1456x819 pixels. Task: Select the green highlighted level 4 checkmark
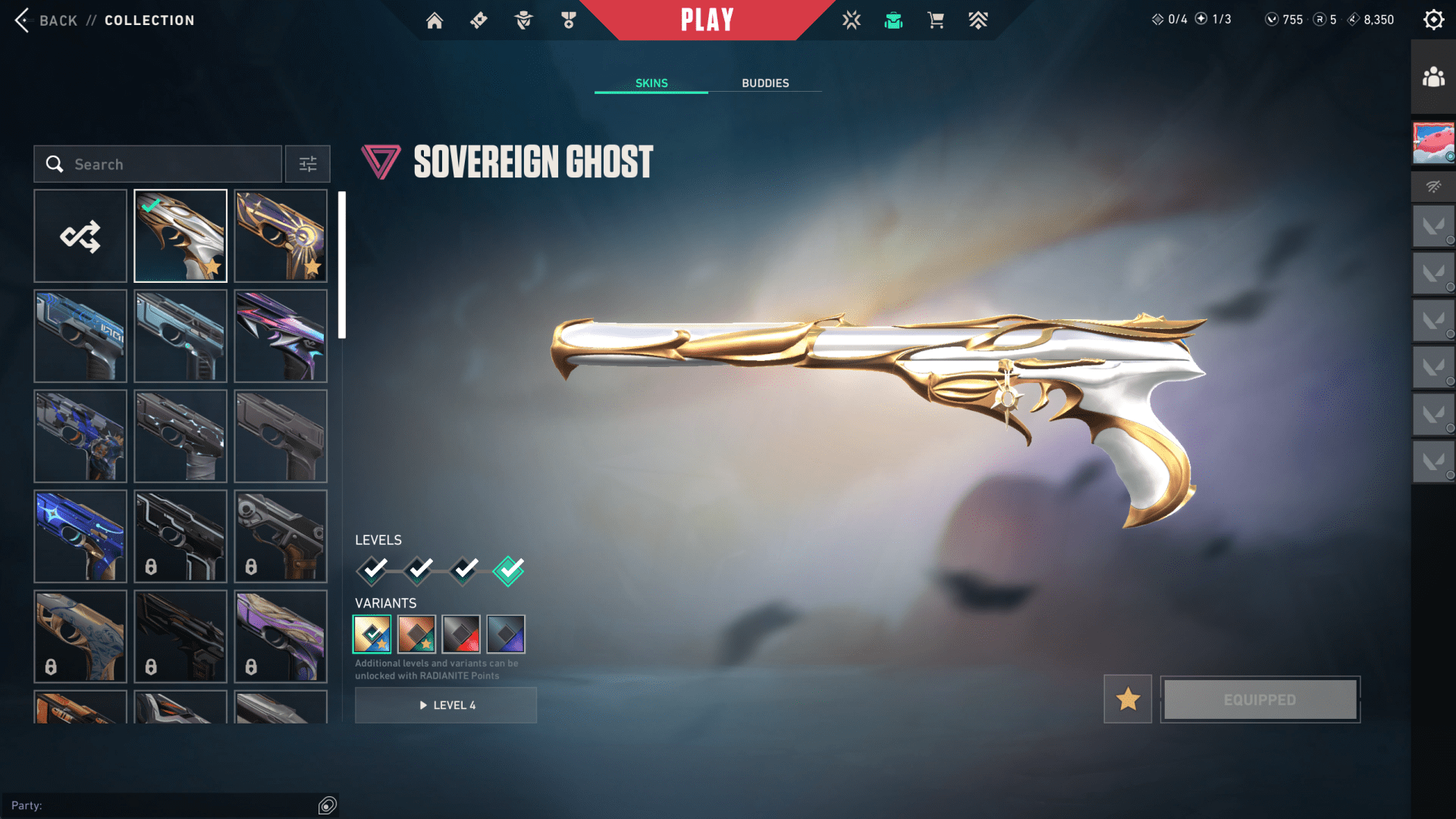(508, 570)
